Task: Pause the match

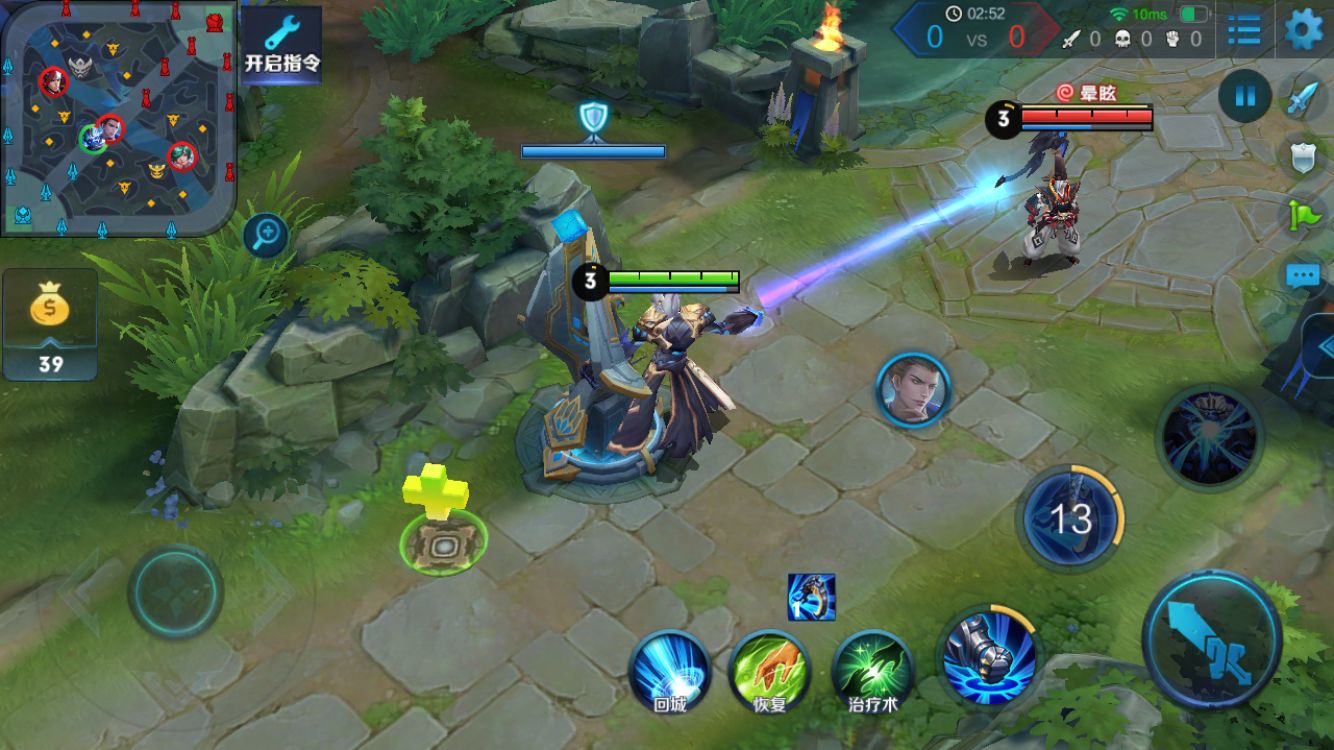Action: (x=1245, y=97)
